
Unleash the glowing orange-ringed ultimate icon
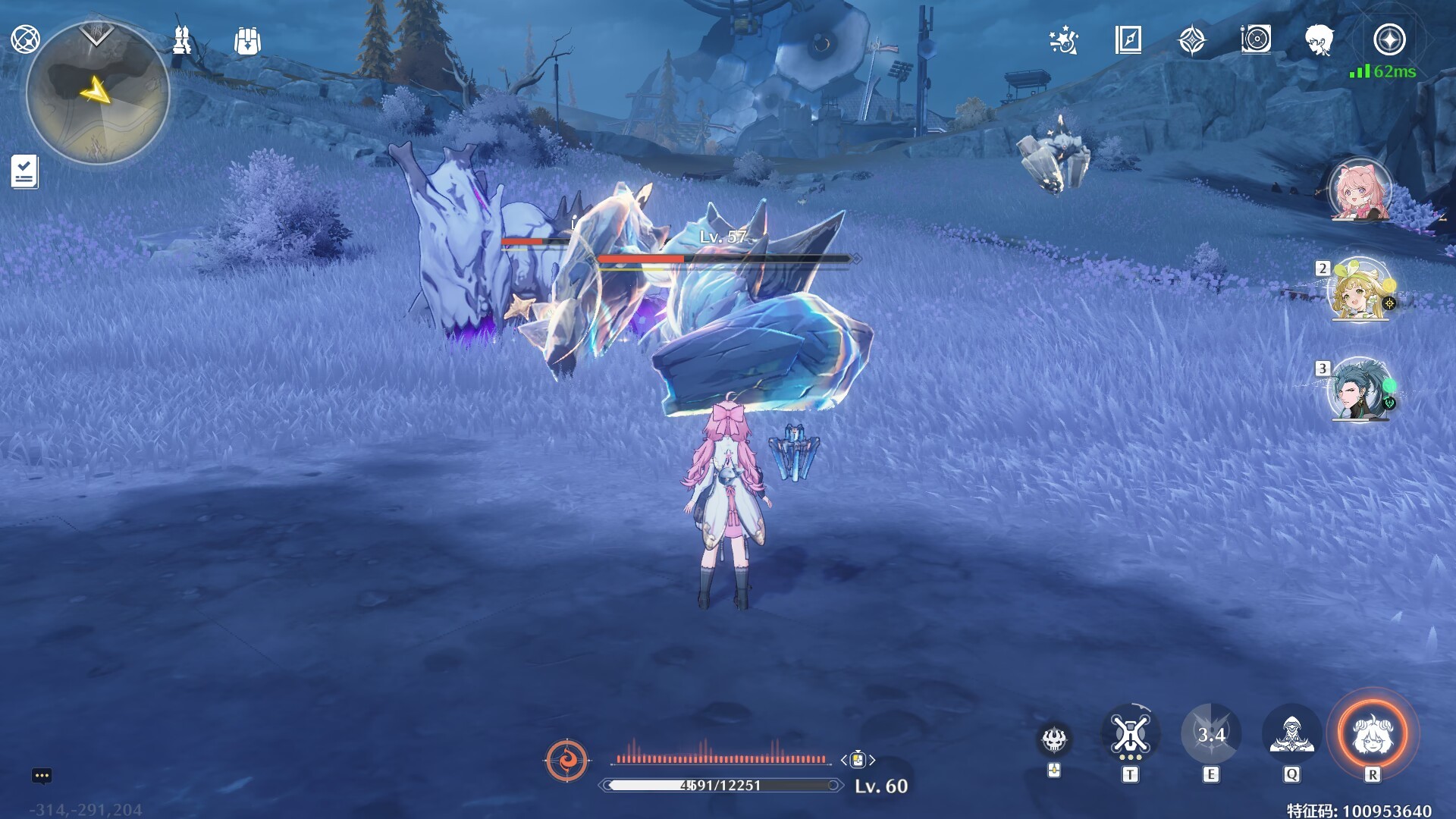1373,734
